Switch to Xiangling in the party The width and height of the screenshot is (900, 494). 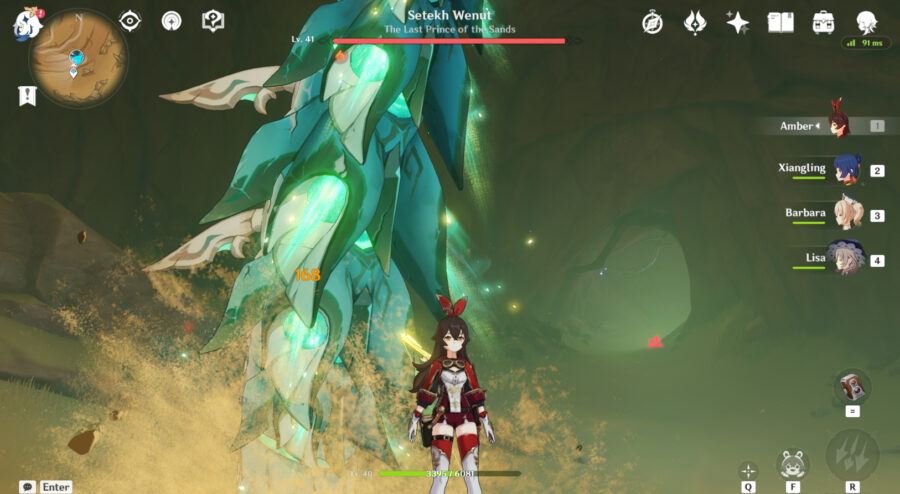(845, 169)
